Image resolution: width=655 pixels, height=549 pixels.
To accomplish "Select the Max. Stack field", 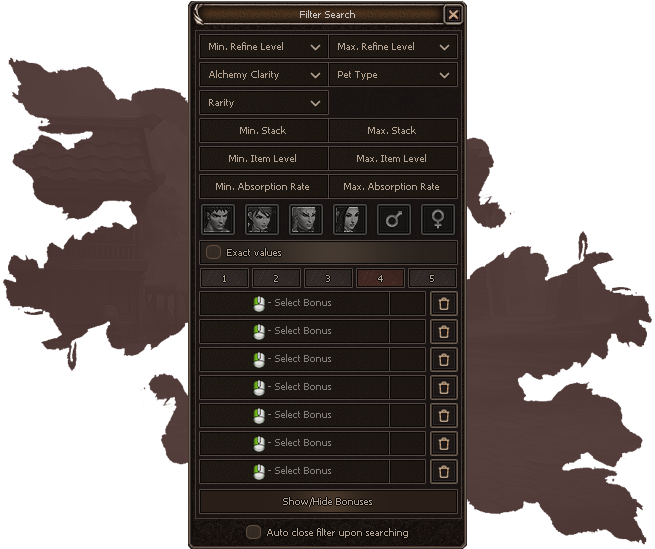I will point(392,131).
